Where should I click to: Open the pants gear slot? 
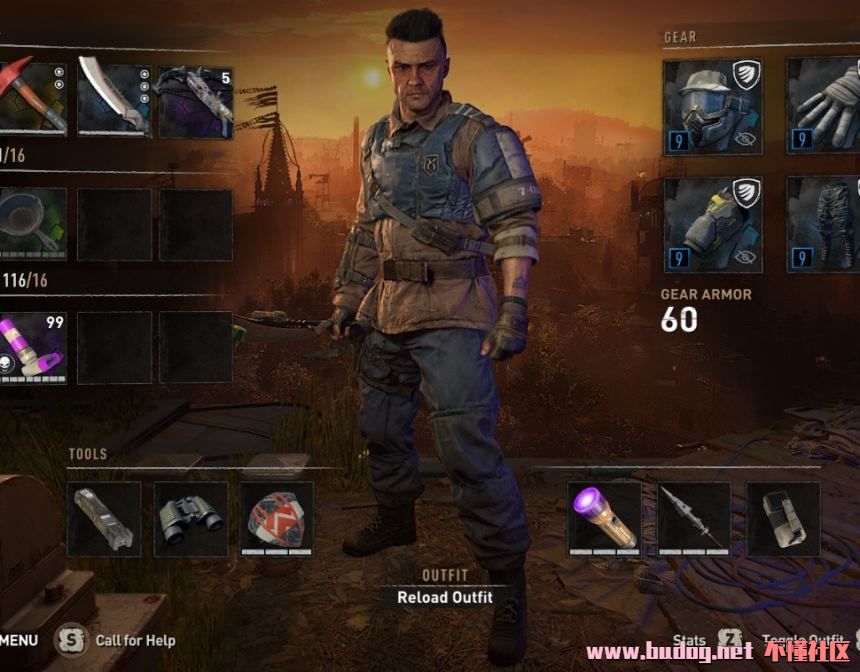(824, 224)
